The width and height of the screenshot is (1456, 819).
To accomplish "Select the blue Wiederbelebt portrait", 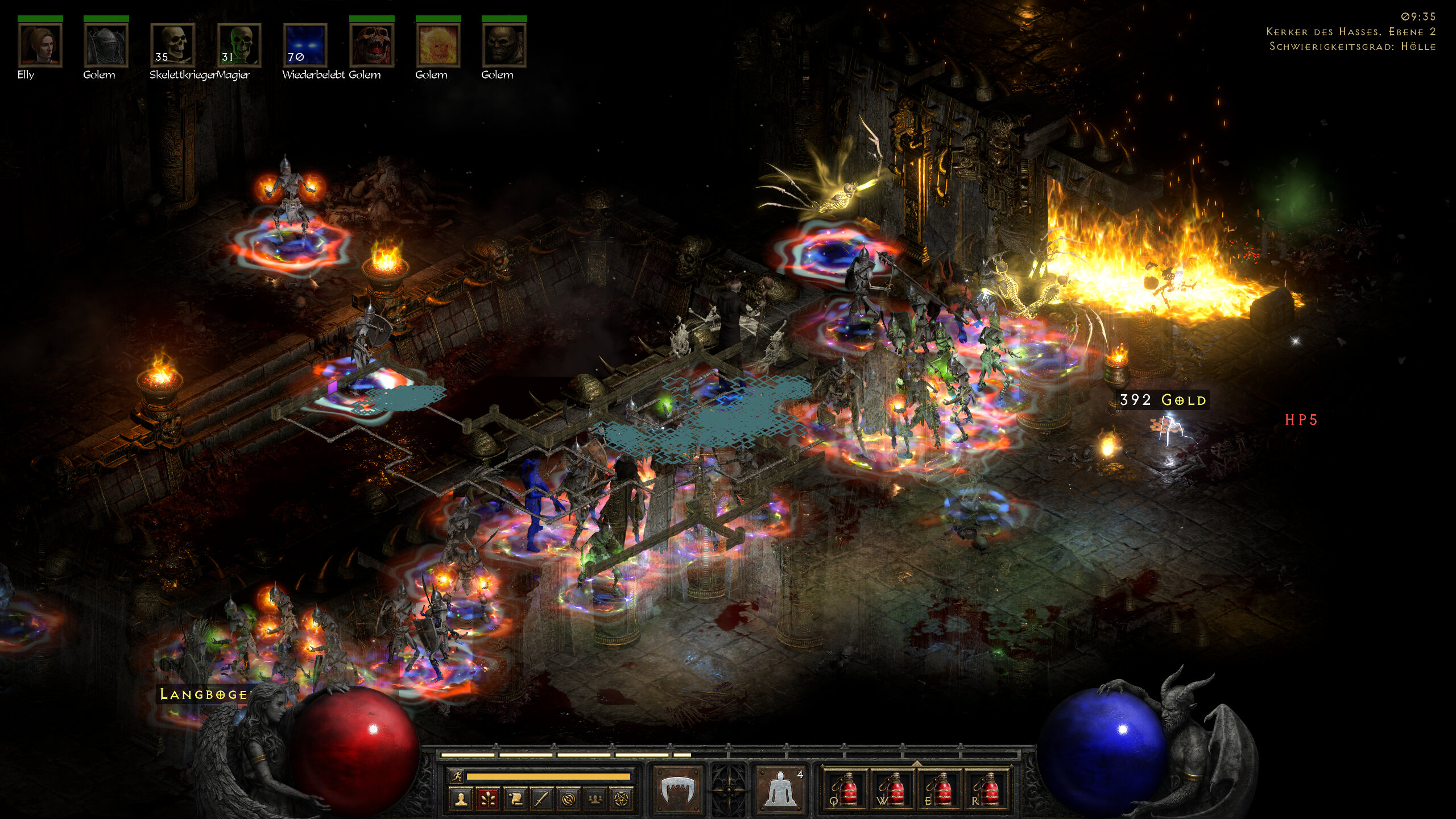I will click(x=305, y=45).
